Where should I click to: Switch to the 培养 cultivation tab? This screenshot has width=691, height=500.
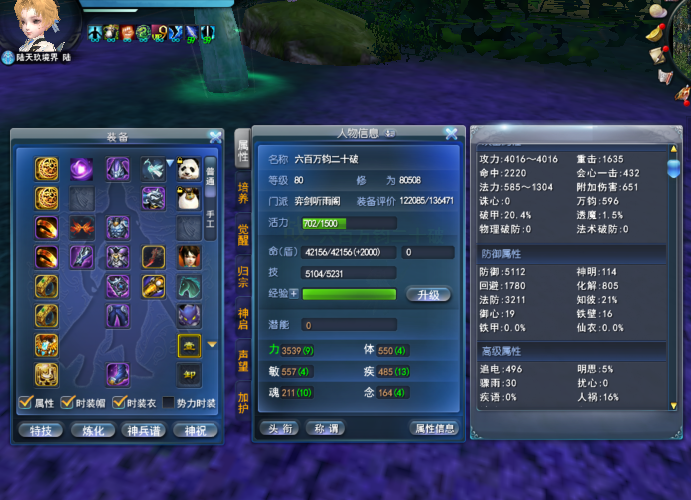click(x=243, y=193)
